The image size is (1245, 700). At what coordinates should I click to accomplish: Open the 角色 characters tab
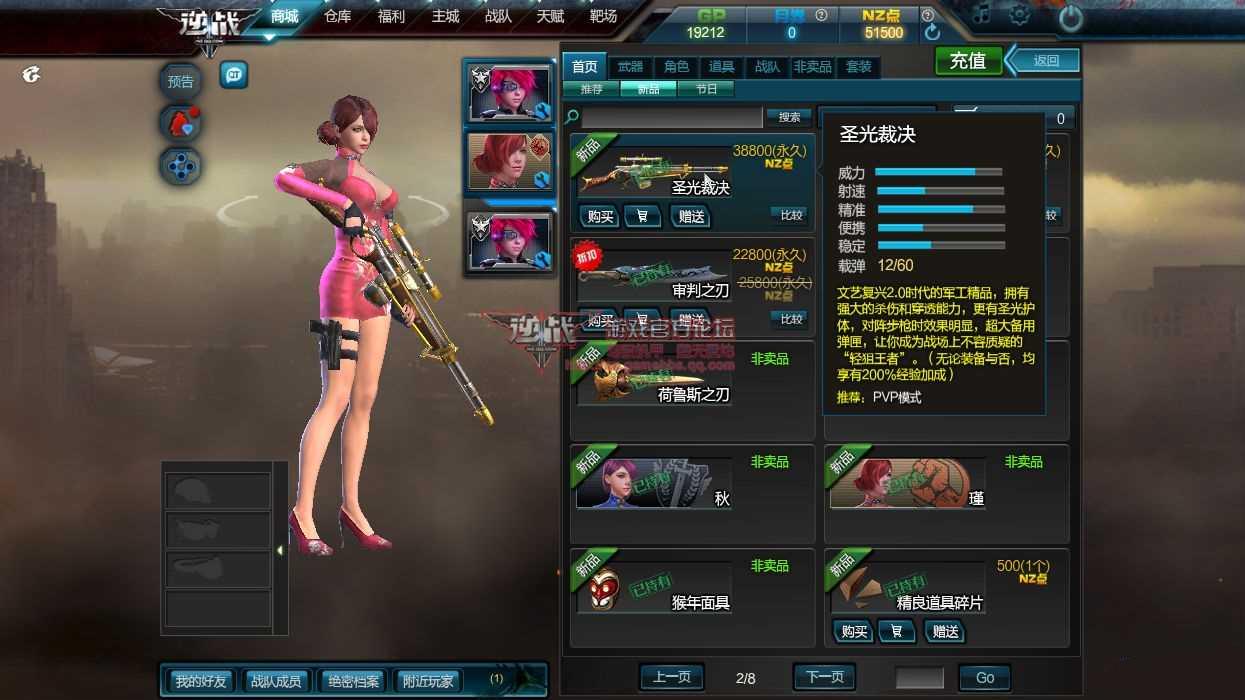click(x=677, y=67)
